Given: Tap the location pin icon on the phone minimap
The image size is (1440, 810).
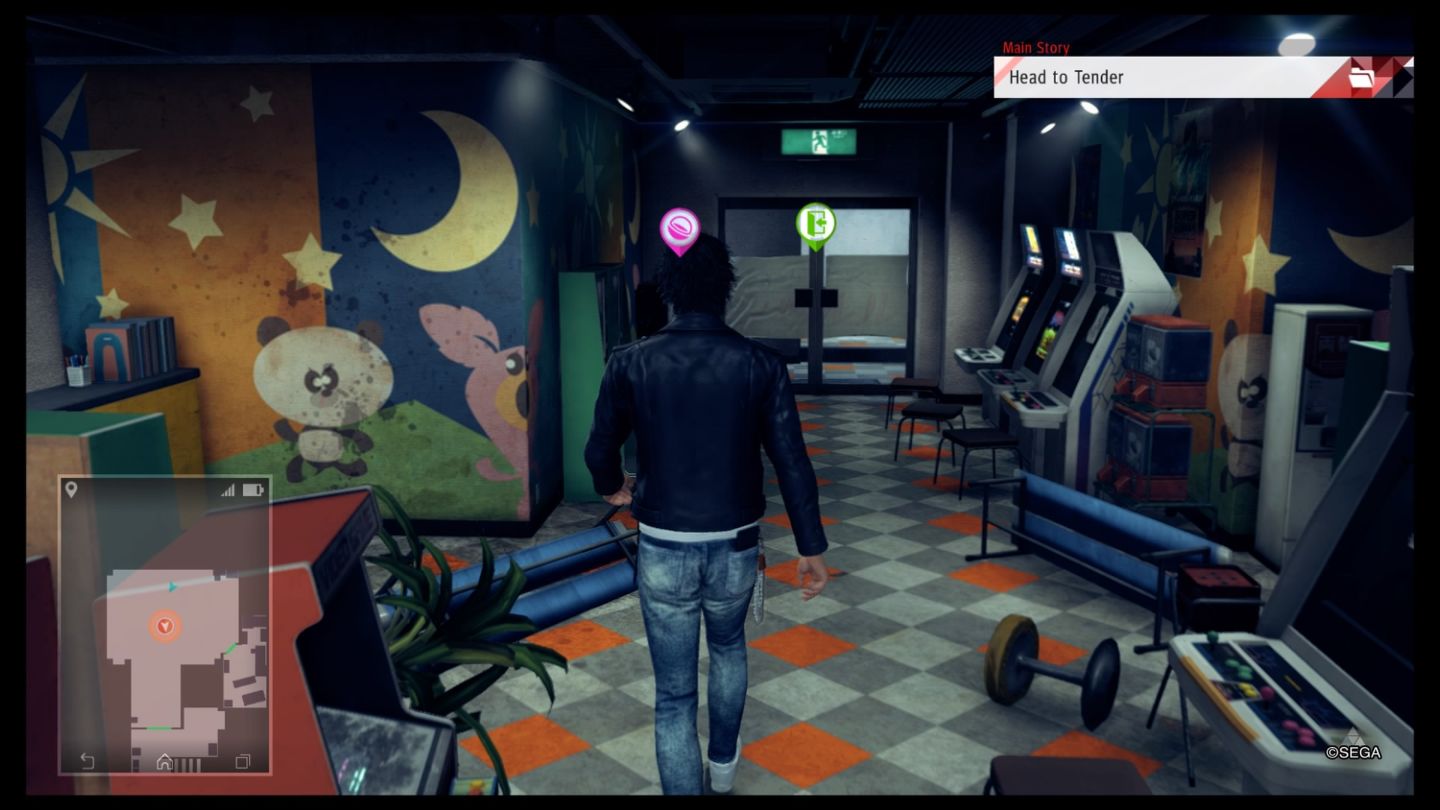Looking at the screenshot, I should (x=71, y=489).
